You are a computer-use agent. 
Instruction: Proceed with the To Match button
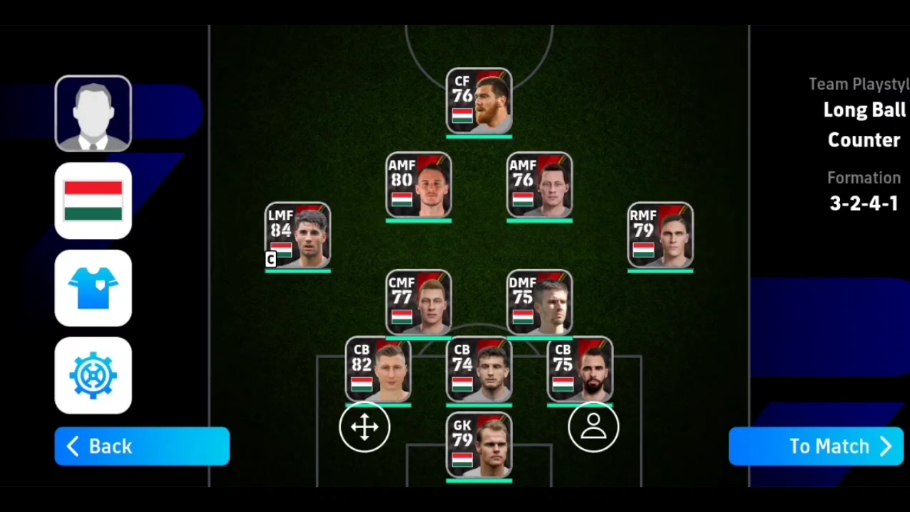click(x=816, y=446)
